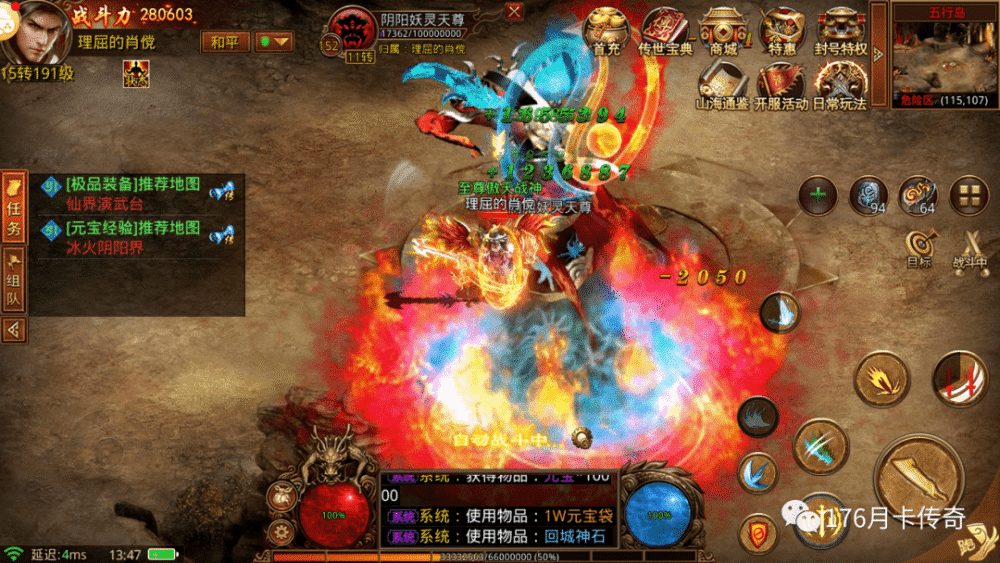Open the 首充 first-recharge menu
Screen dimensions: 1000x563
606,31
